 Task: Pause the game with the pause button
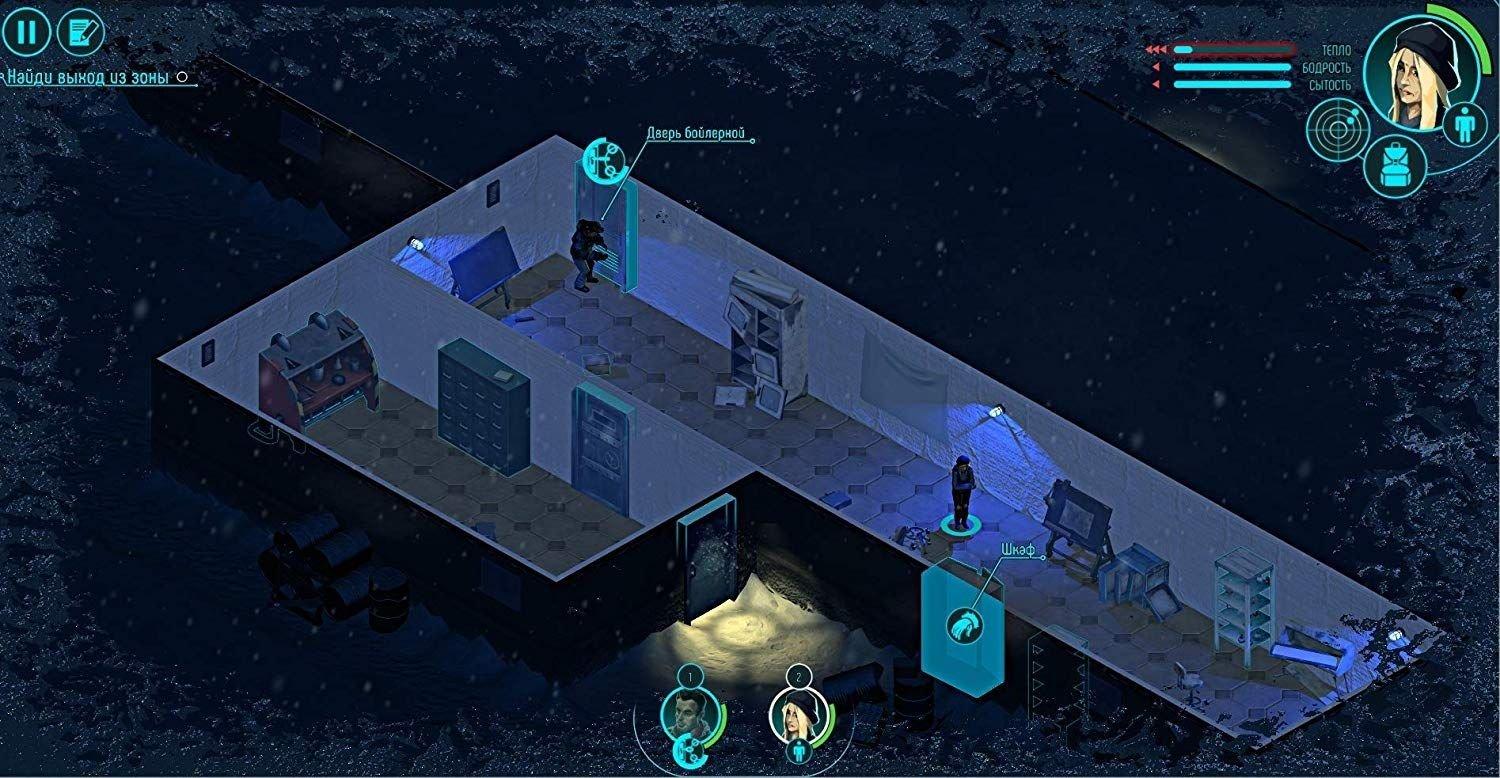pos(26,33)
